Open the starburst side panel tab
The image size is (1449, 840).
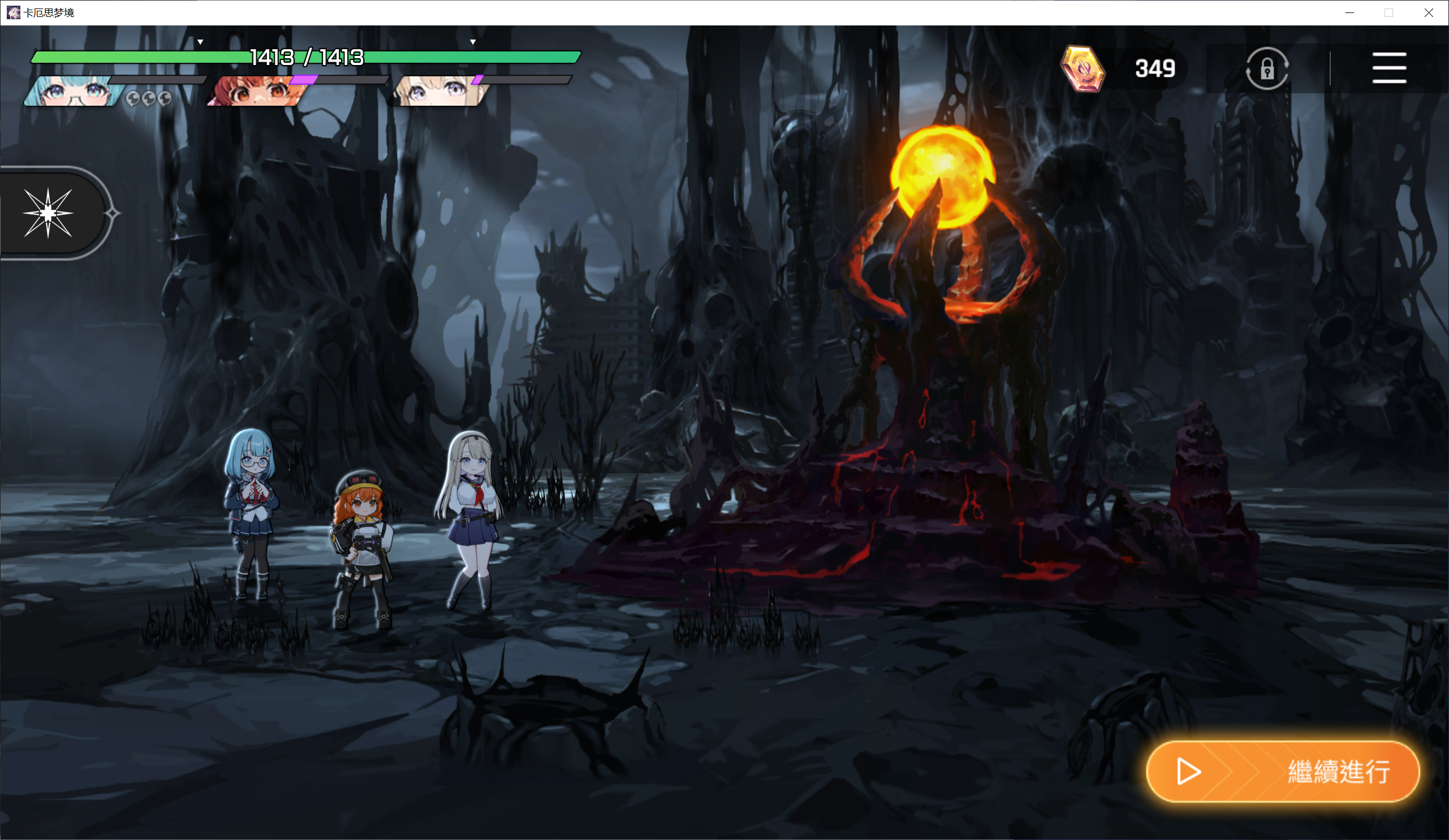coord(49,213)
